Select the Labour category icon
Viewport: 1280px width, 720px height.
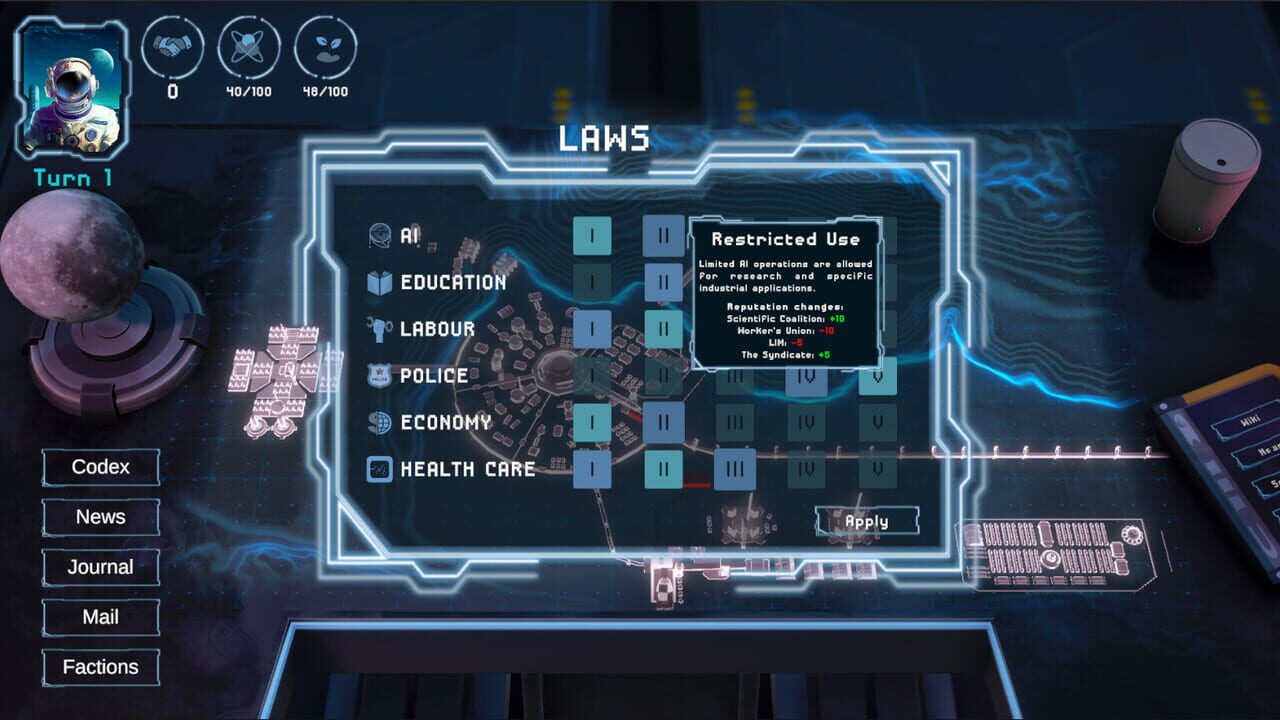[381, 328]
